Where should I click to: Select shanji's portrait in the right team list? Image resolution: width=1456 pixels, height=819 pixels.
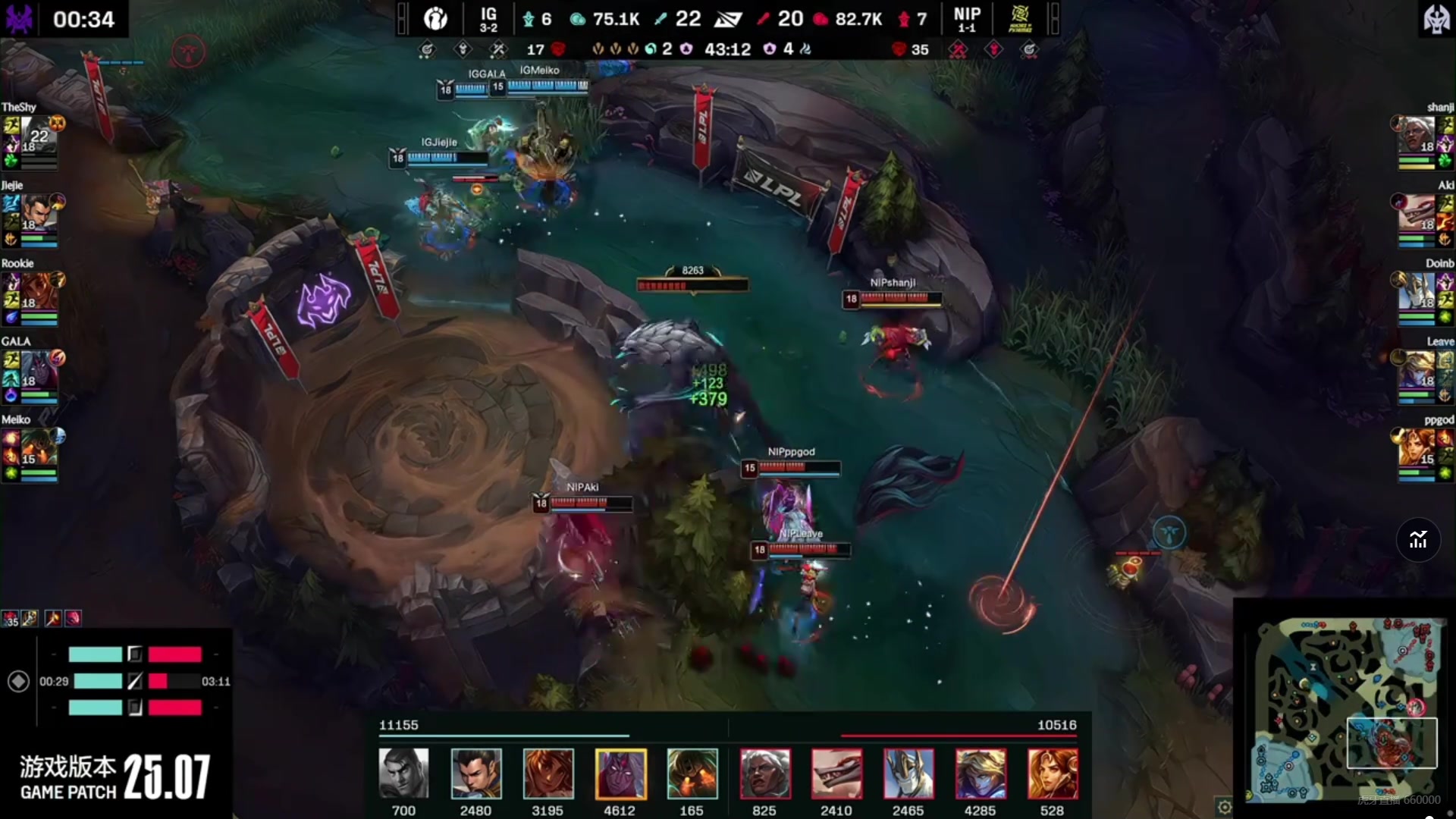tap(1417, 136)
